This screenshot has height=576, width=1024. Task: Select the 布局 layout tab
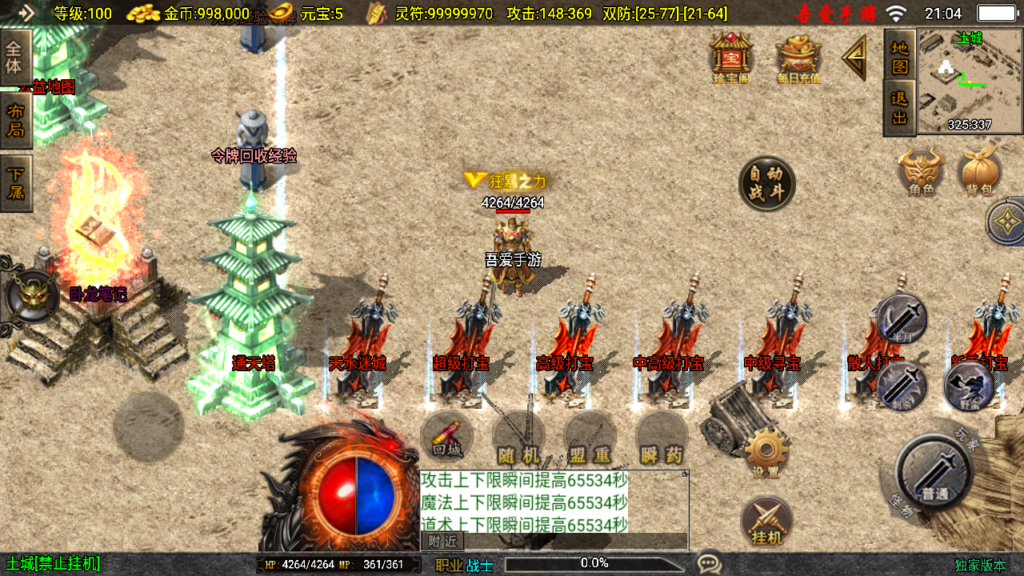coord(15,119)
